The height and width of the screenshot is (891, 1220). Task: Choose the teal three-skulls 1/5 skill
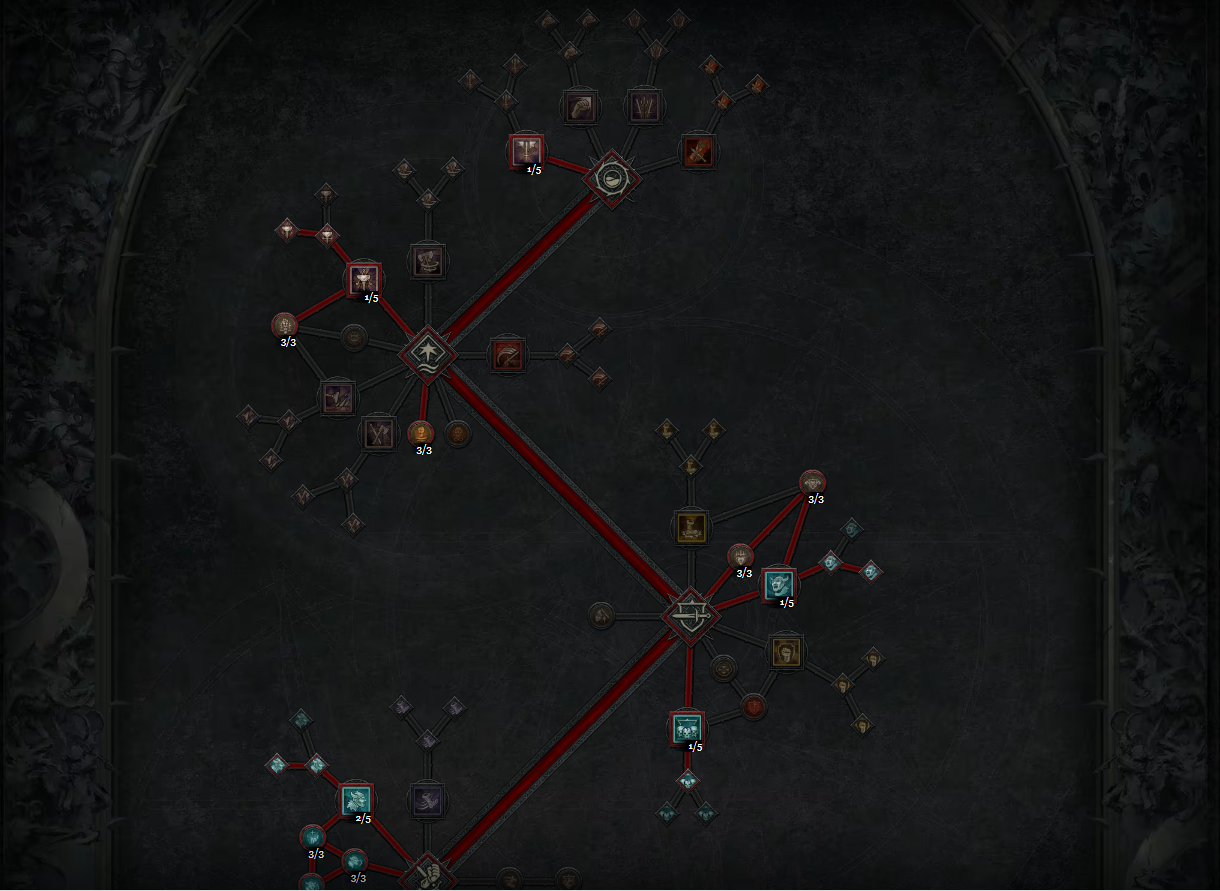tap(686, 728)
